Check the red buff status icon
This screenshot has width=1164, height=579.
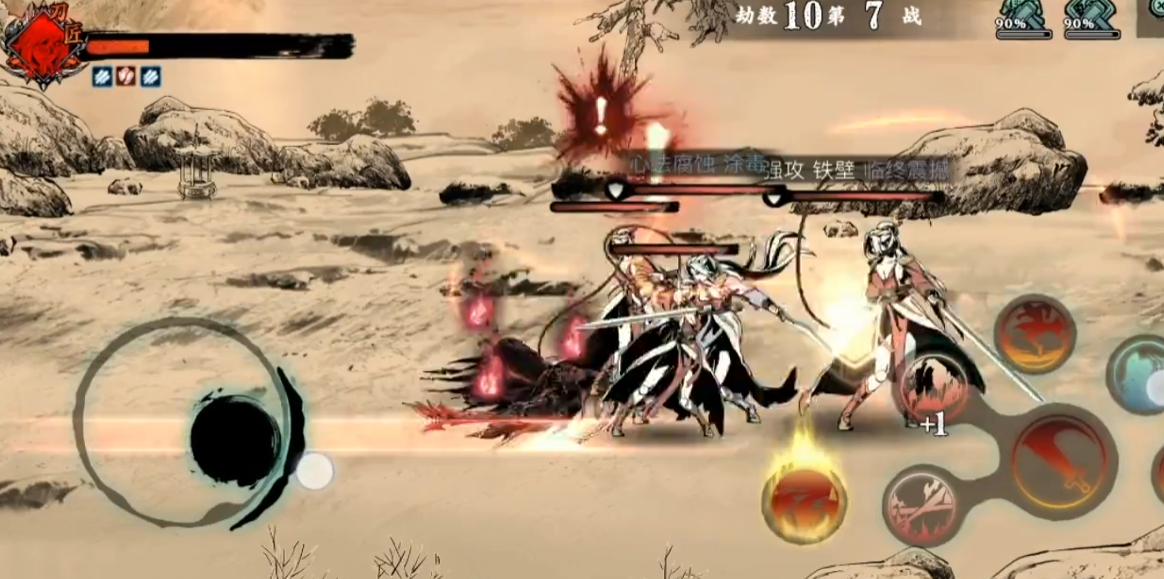coord(125,76)
